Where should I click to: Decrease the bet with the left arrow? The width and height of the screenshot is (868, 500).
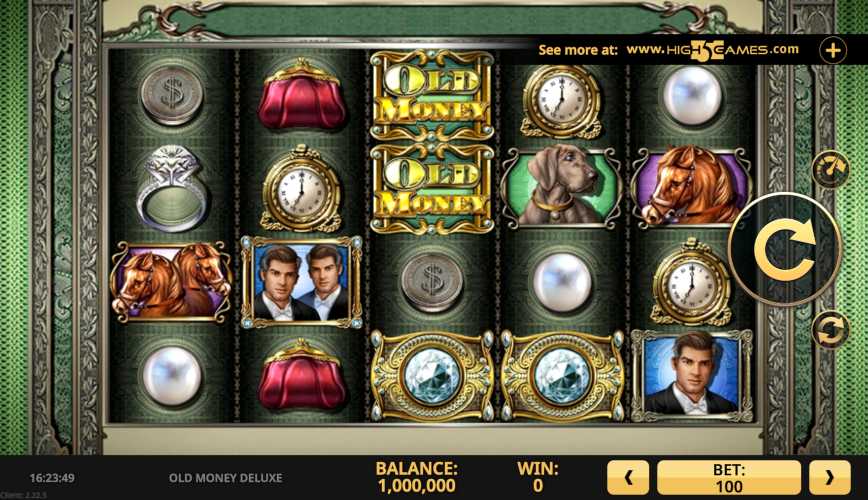(629, 478)
